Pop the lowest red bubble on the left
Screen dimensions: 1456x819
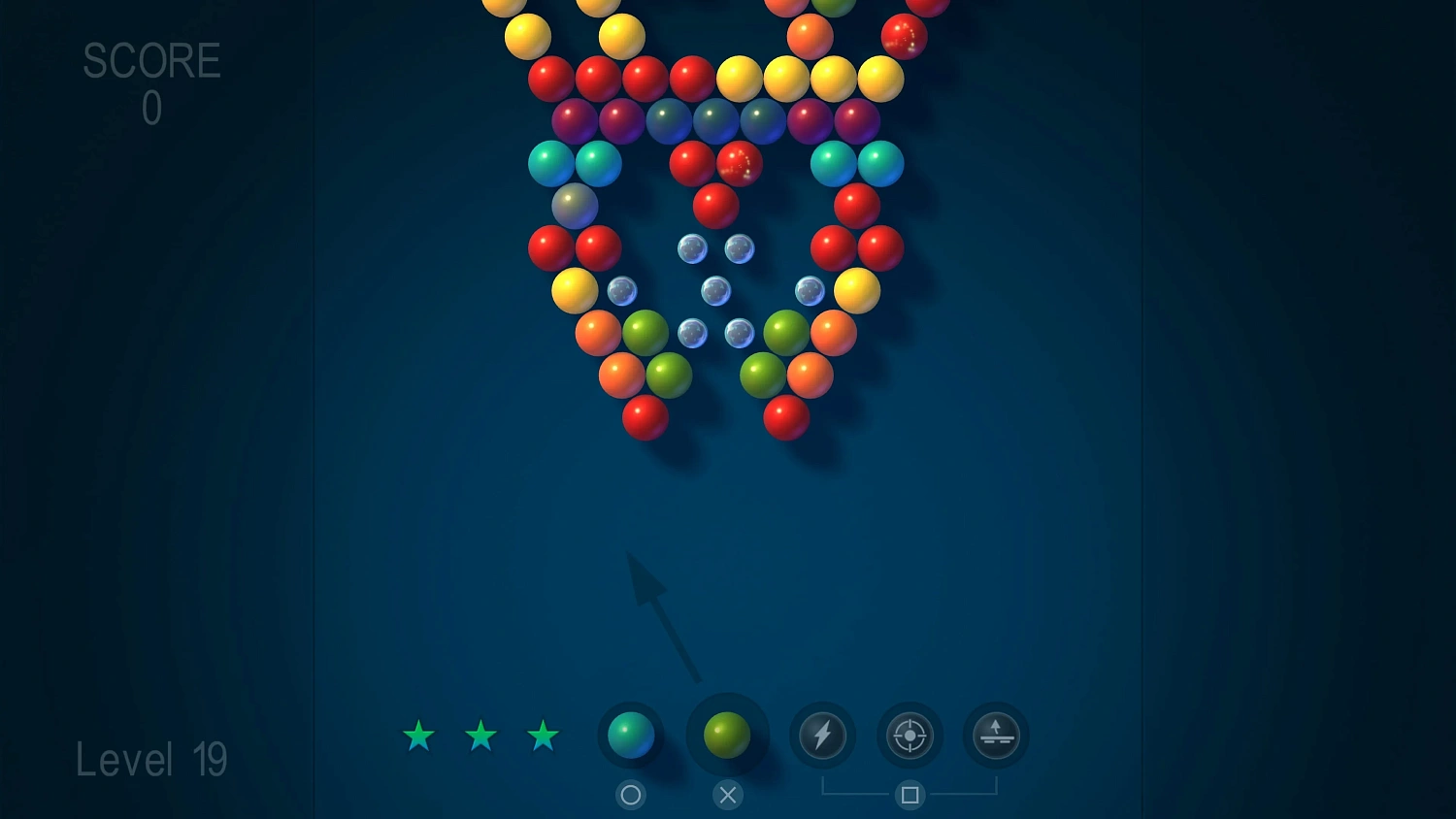tap(645, 417)
